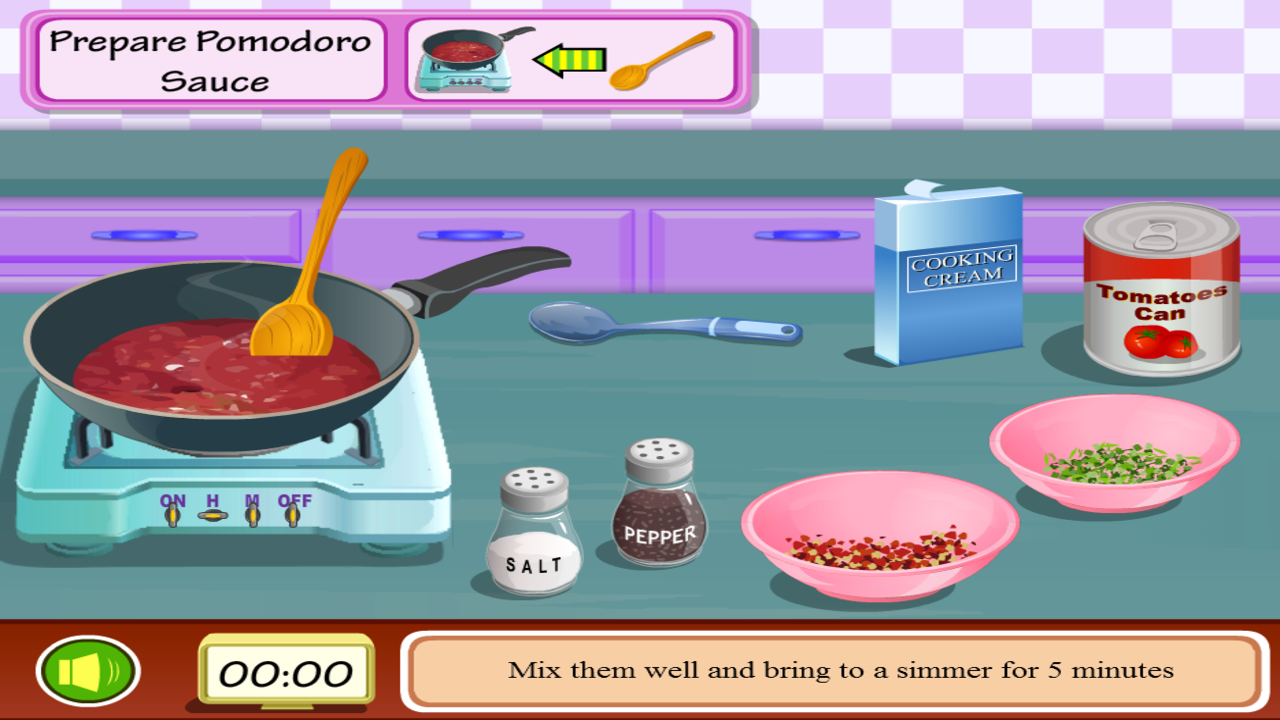Mute the game sound with the speaker button
This screenshot has height=720, width=1280.
[x=87, y=668]
